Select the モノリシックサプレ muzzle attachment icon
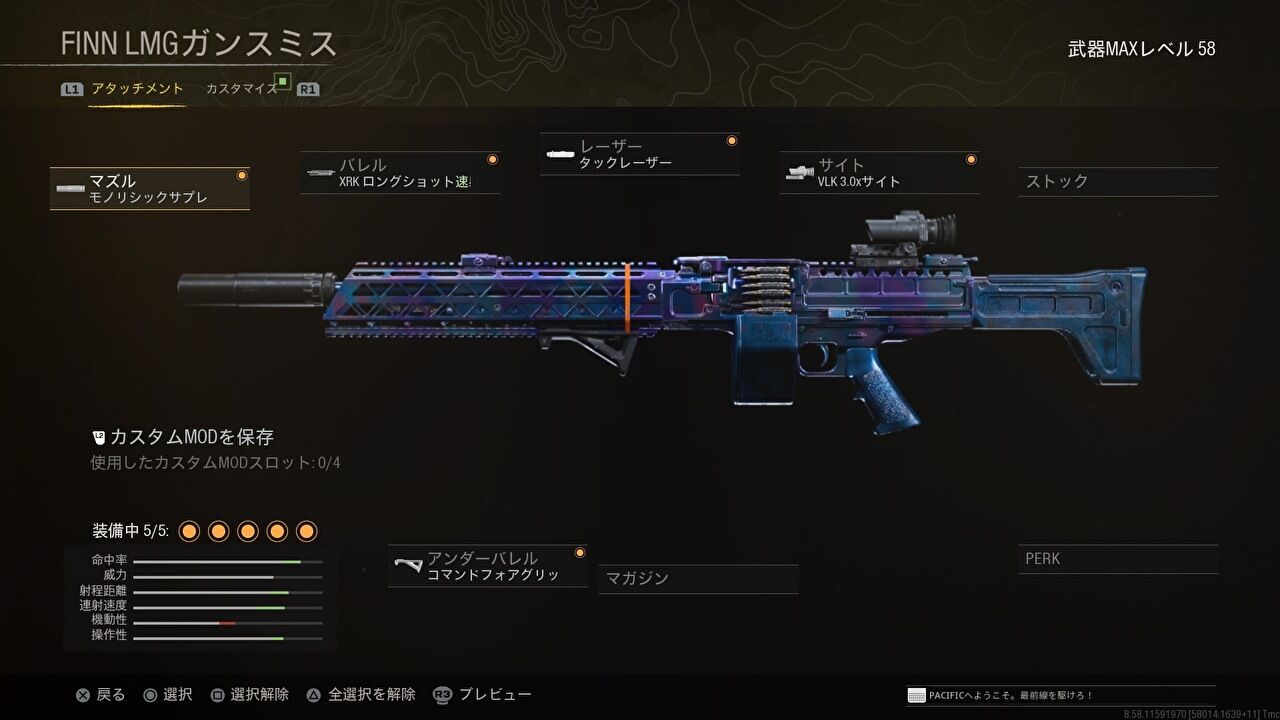The image size is (1280, 720). pyautogui.click(x=69, y=188)
